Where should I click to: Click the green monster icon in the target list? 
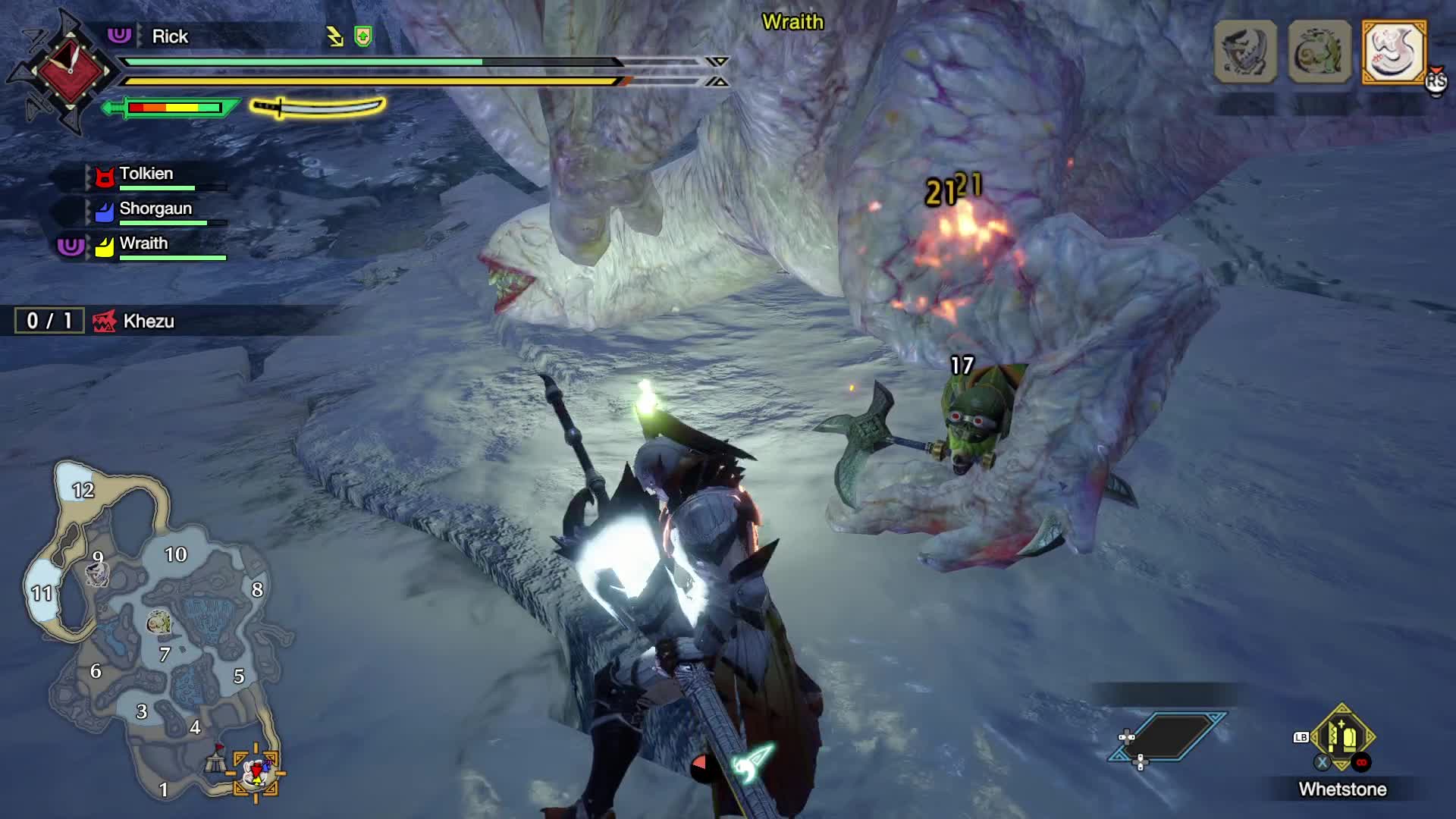tap(1319, 52)
